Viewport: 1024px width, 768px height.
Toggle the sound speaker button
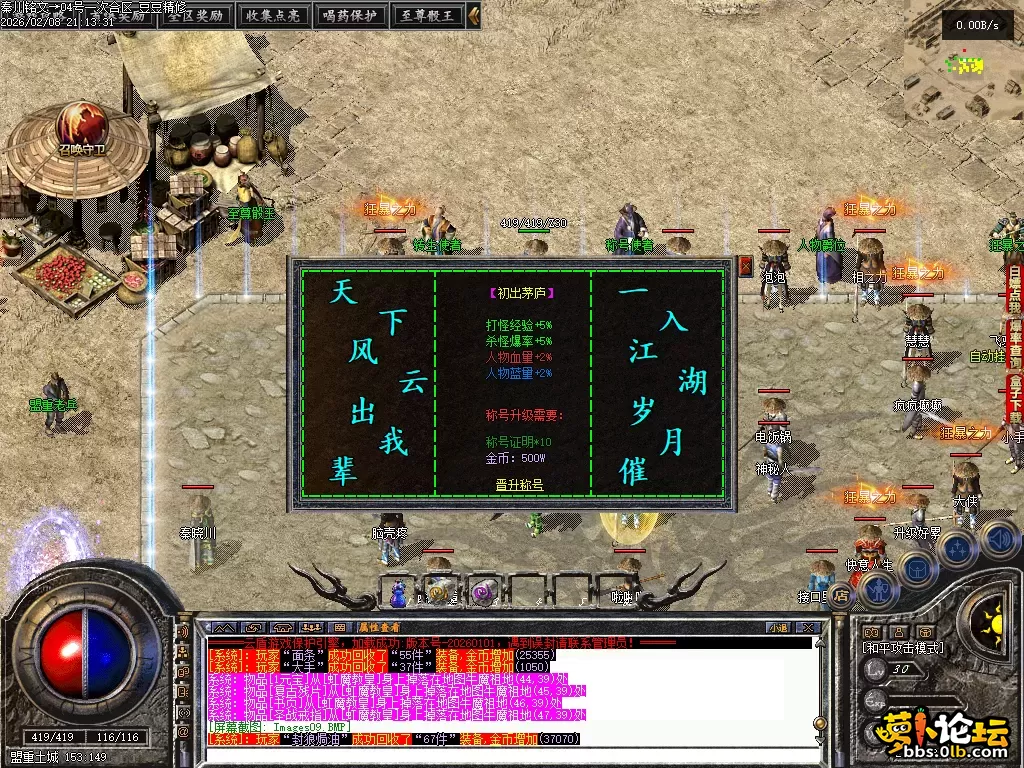[998, 540]
